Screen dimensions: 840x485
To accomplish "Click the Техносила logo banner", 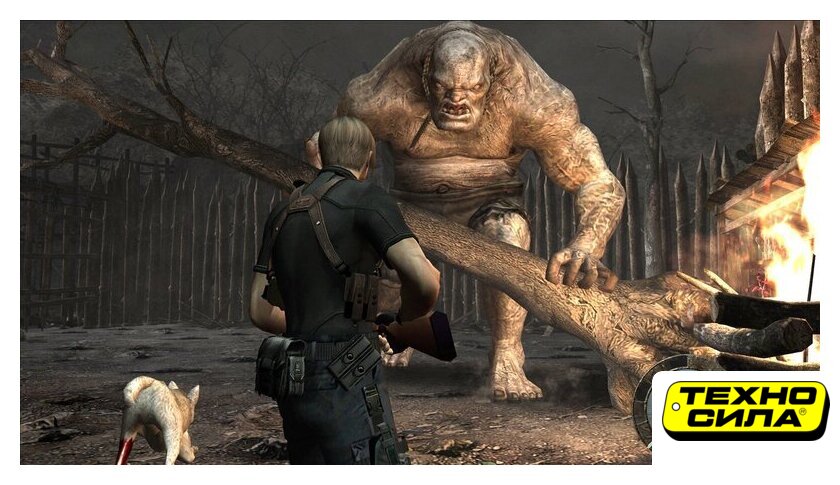I will (744, 410).
